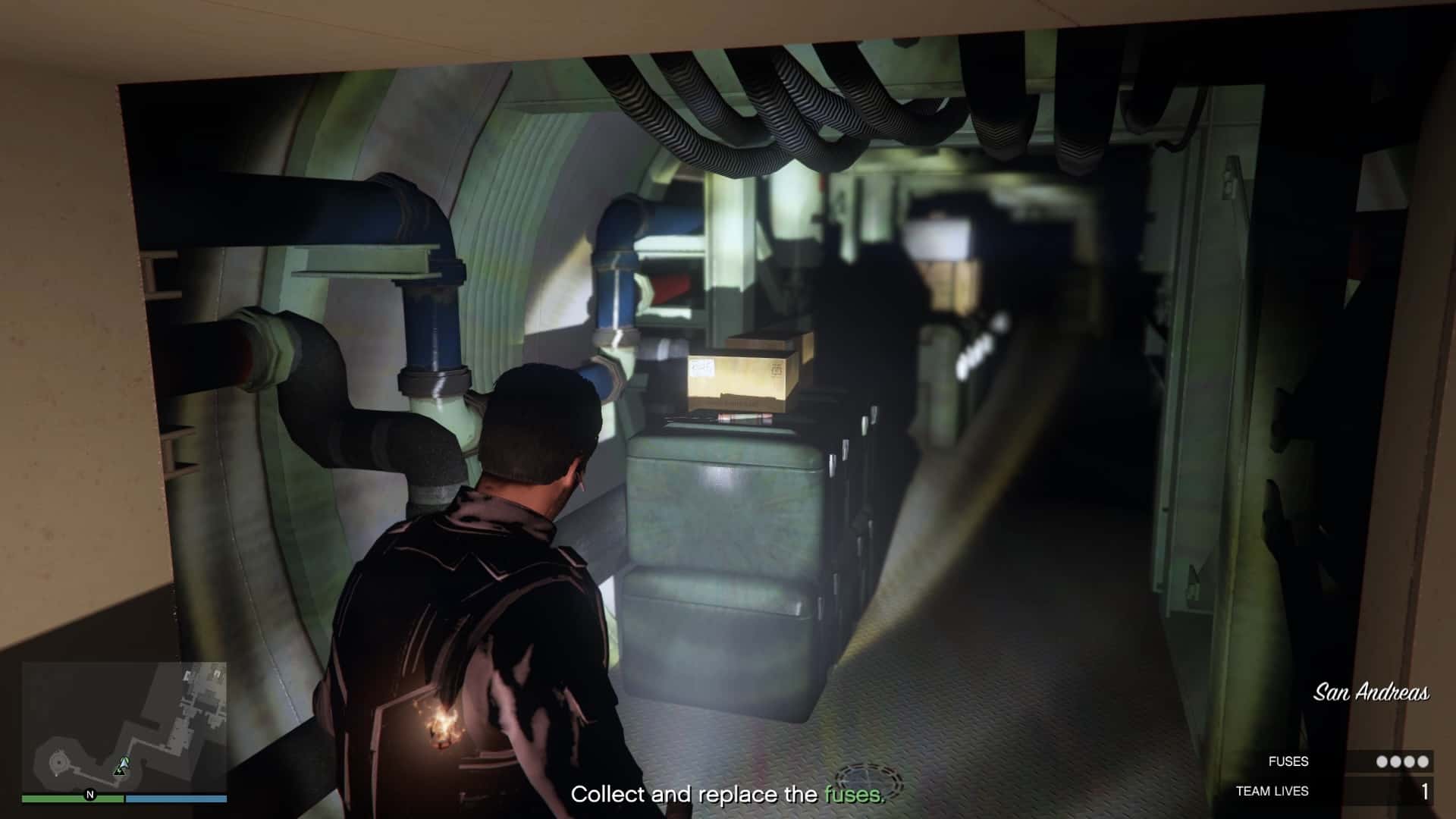
Task: Click the third fuse dot indicator
Action: pyautogui.click(x=1410, y=761)
